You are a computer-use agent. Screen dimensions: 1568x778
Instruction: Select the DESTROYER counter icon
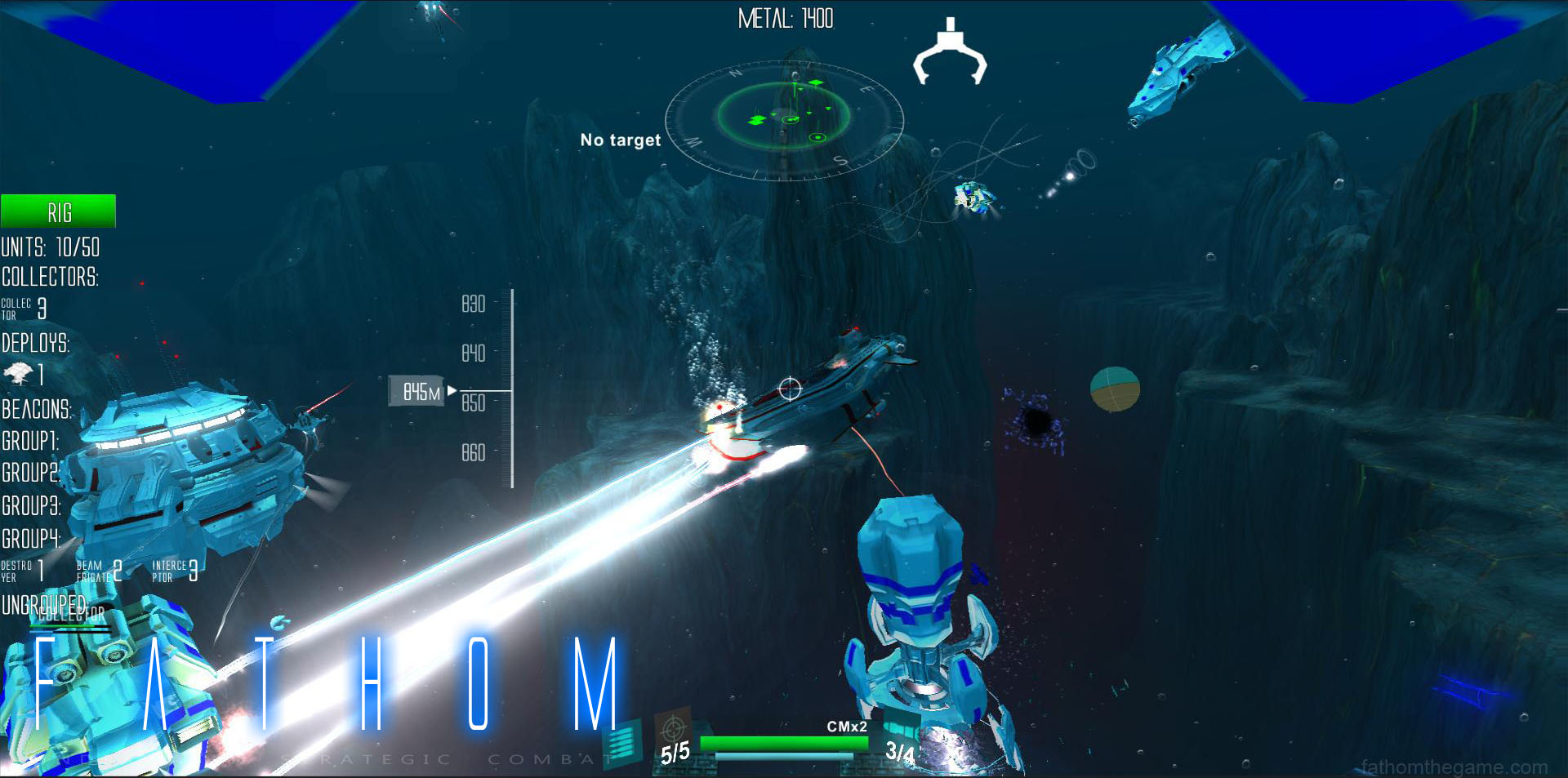pos(20,569)
